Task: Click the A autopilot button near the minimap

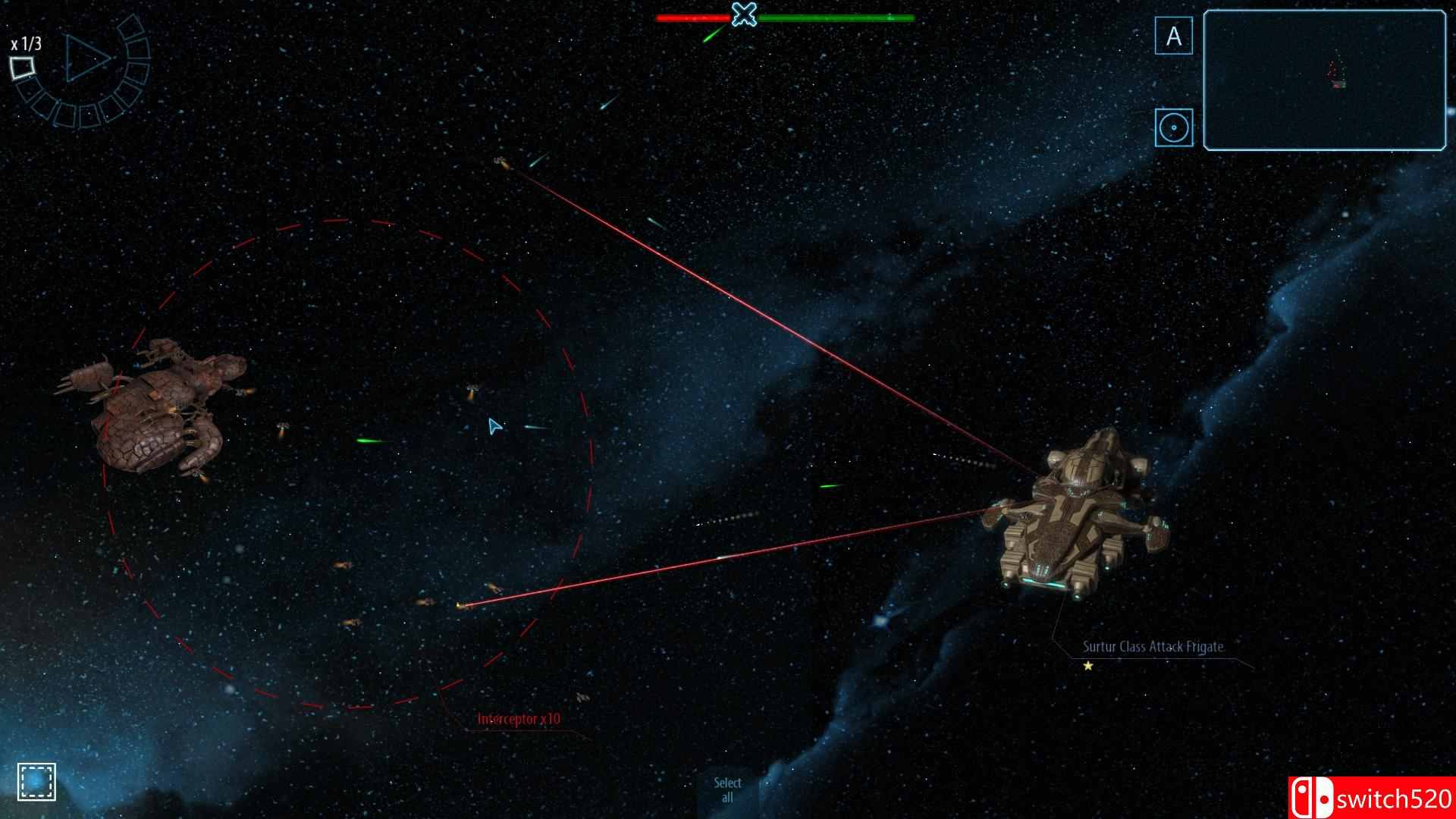Action: [1174, 33]
